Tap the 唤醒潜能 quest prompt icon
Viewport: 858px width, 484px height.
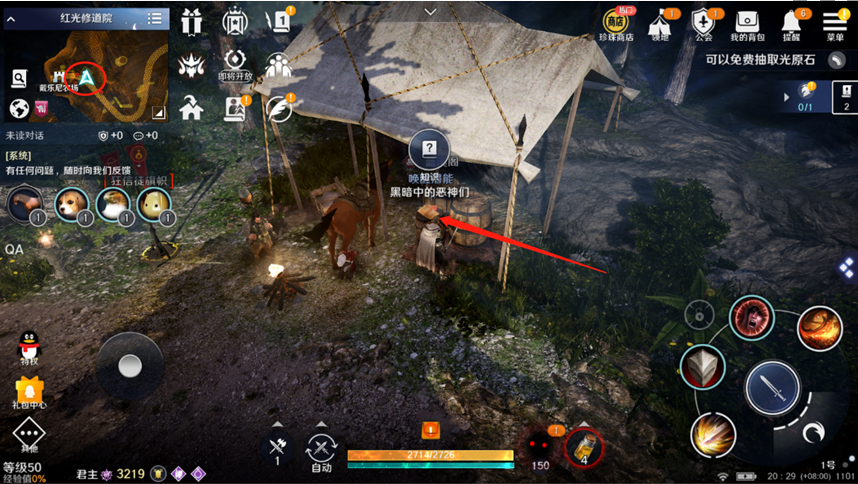point(429,150)
